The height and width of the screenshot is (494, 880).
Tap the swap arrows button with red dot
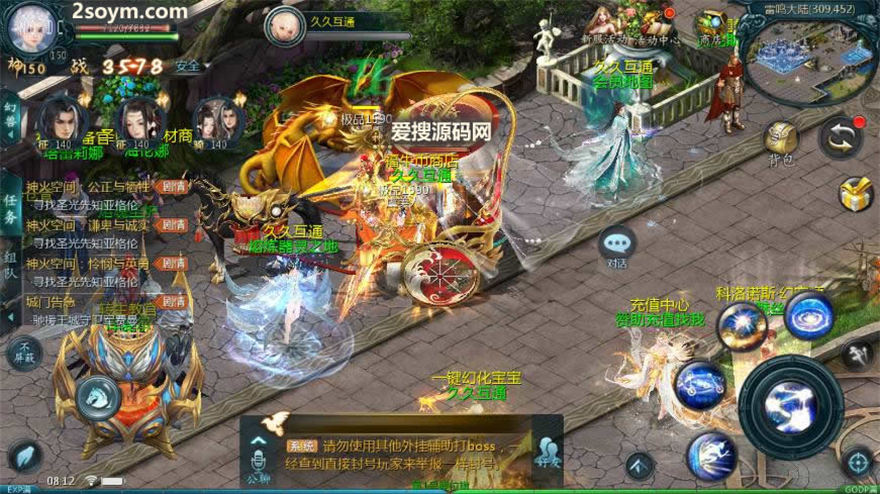pyautogui.click(x=840, y=137)
